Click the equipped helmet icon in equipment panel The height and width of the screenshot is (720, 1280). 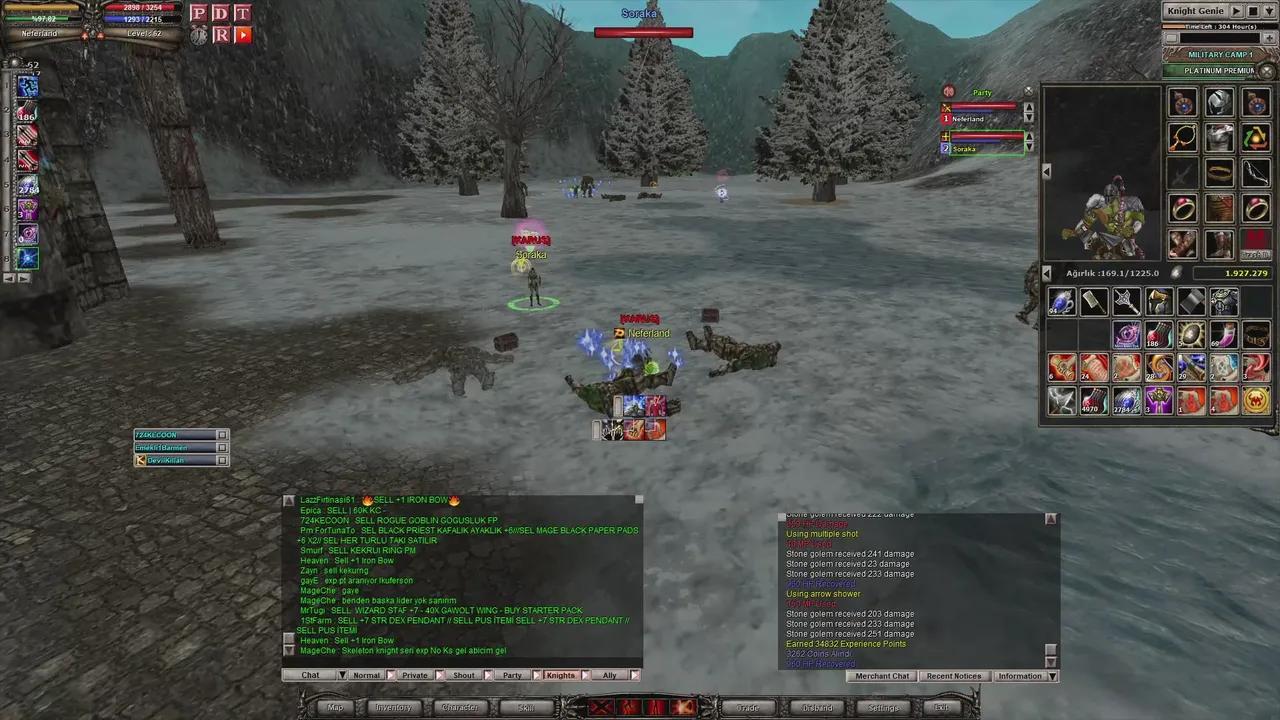click(x=1218, y=100)
